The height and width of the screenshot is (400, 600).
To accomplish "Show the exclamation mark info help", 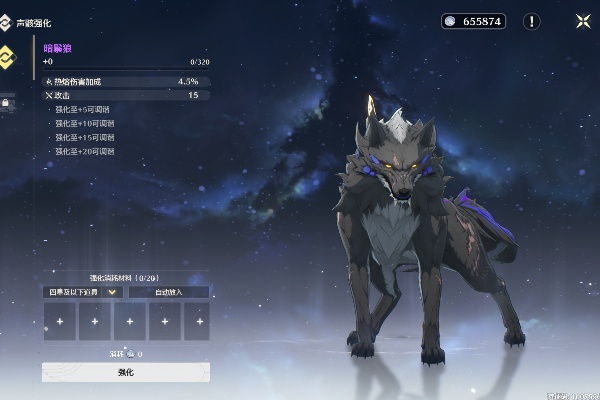I will point(532,21).
